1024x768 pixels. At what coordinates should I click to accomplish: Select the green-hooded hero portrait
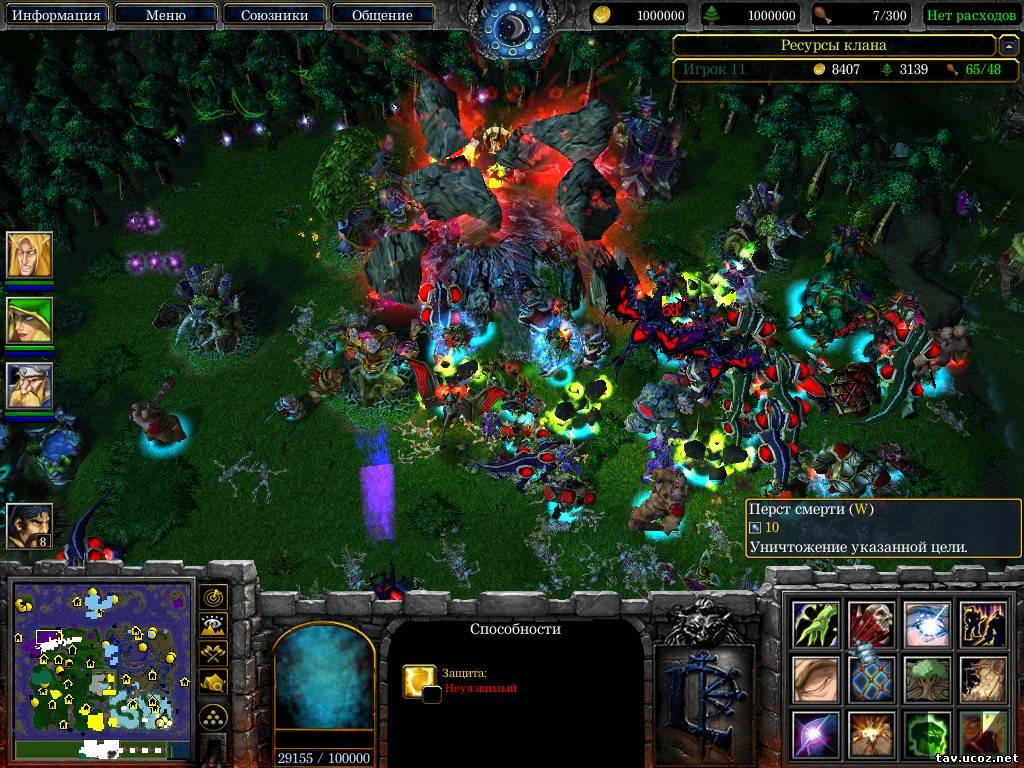click(x=29, y=320)
